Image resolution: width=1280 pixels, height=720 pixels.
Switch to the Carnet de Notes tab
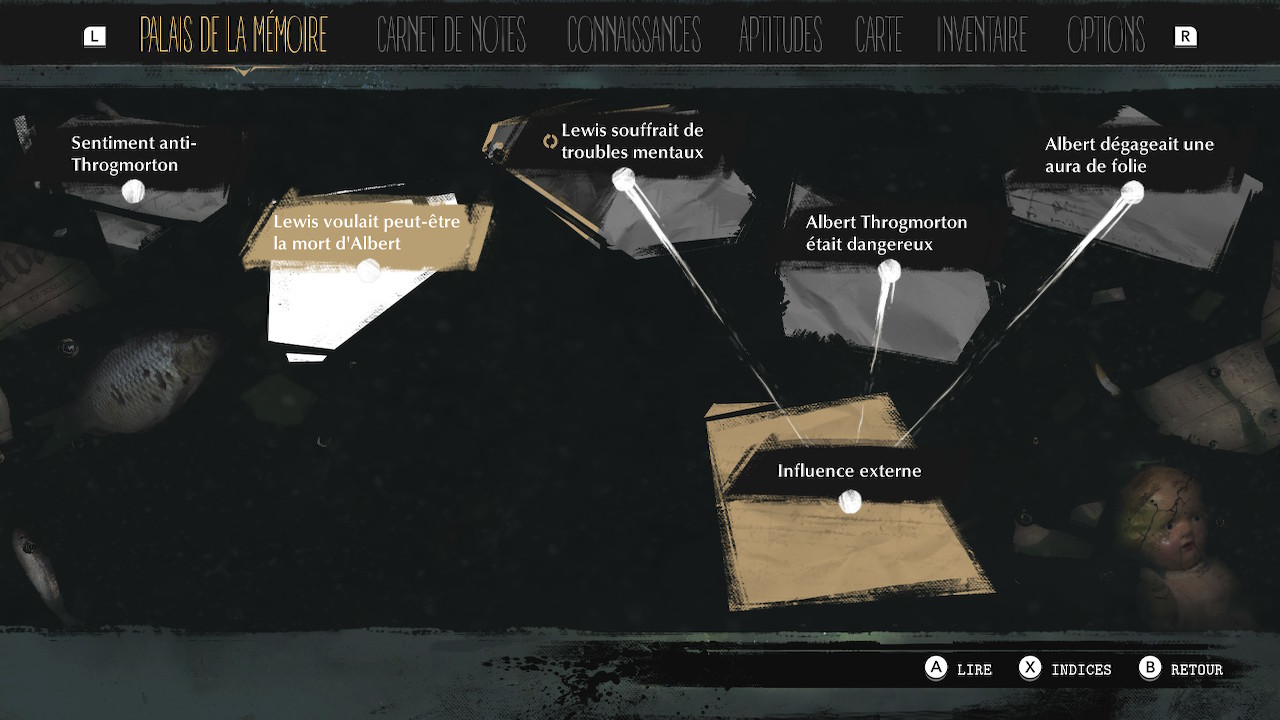[x=451, y=36]
